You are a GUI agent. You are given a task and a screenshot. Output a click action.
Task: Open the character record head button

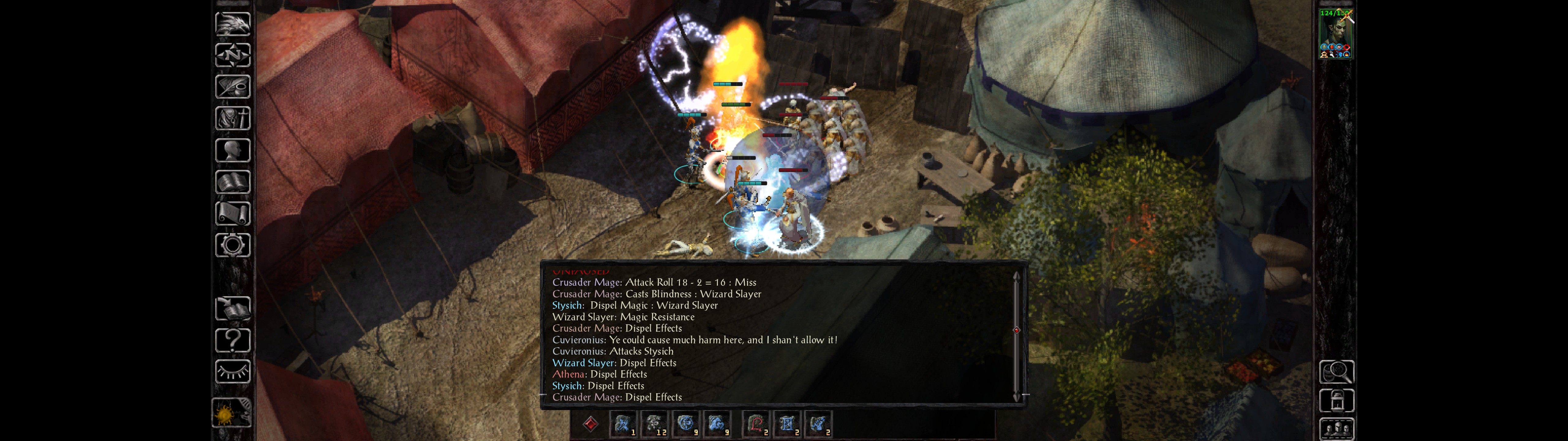pos(232,150)
